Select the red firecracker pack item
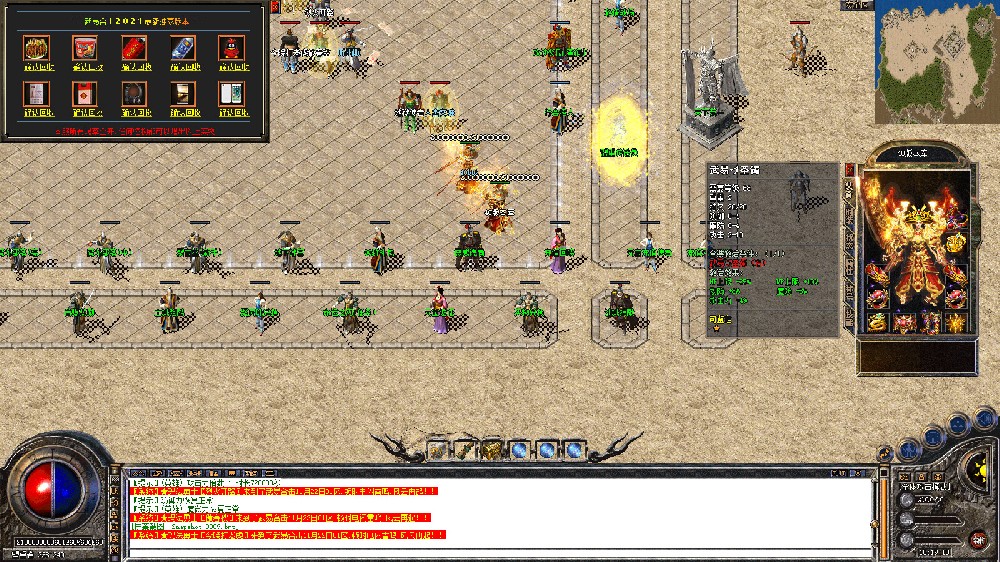The image size is (1000, 562). click(x=135, y=47)
